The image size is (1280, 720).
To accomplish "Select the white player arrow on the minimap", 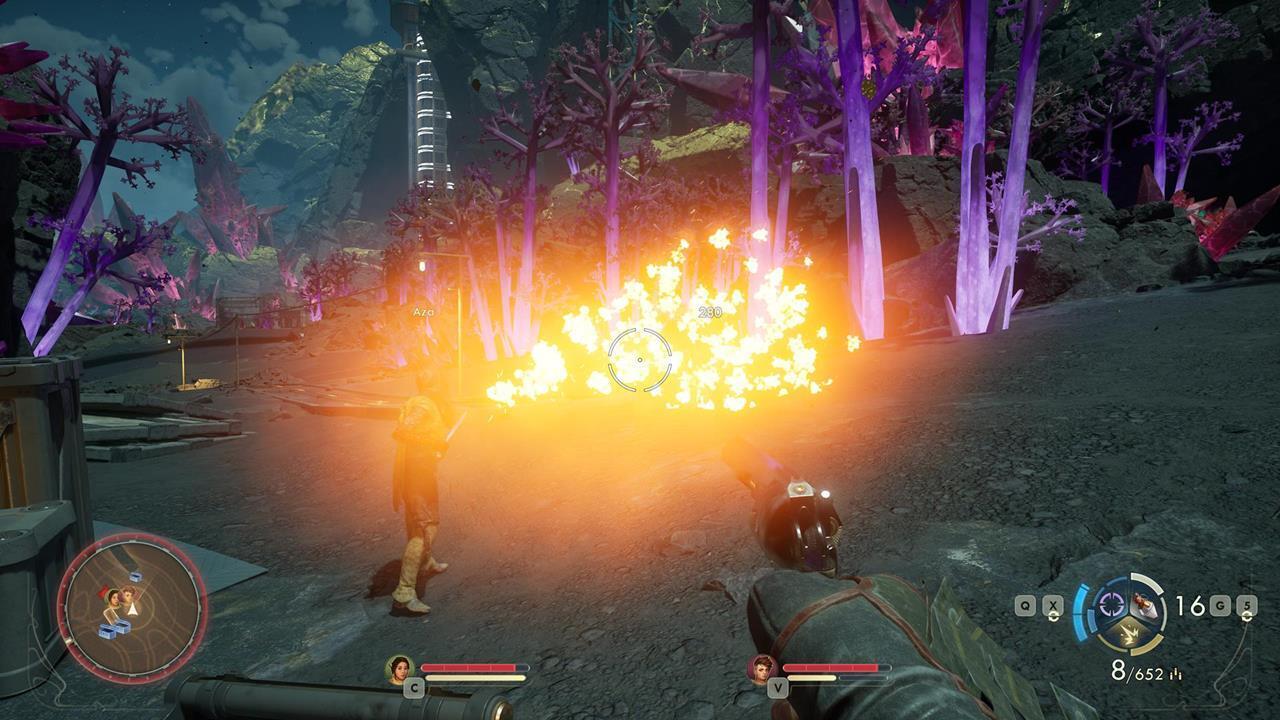I will point(131,607).
